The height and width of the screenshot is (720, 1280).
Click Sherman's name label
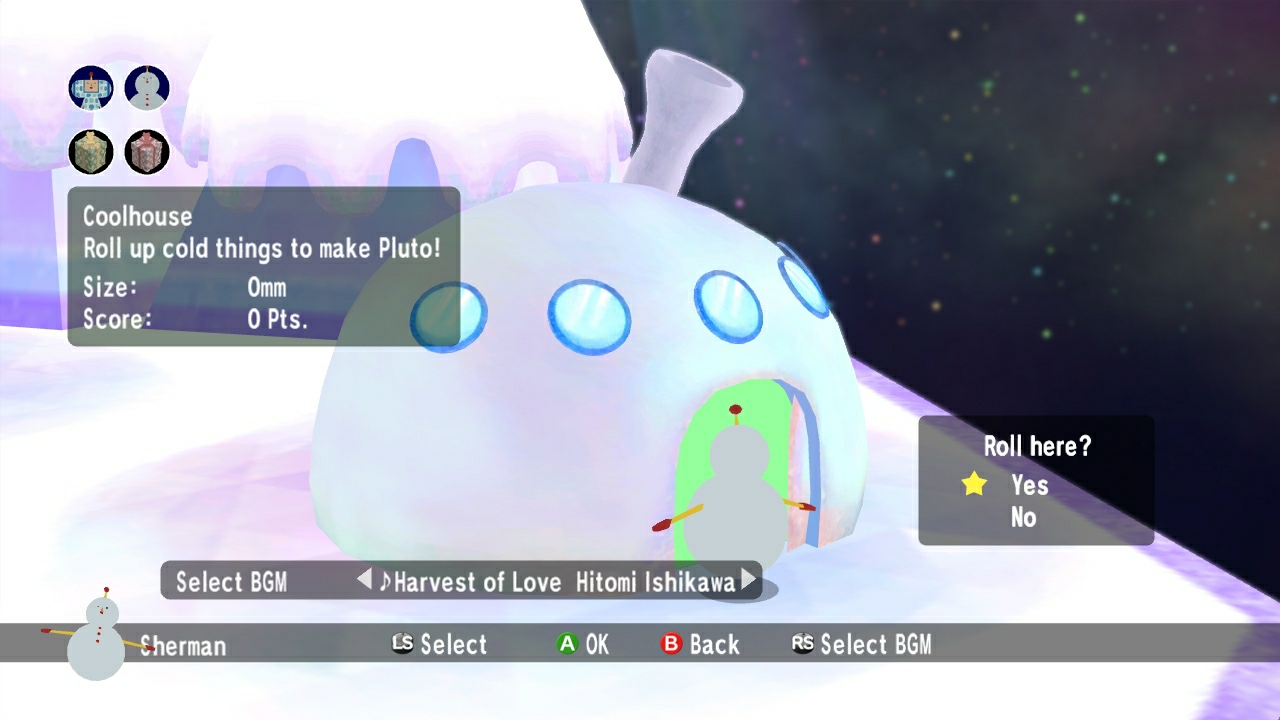pos(186,647)
